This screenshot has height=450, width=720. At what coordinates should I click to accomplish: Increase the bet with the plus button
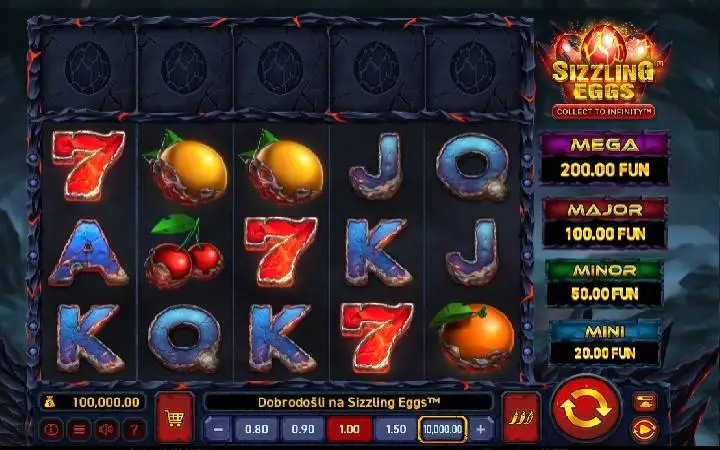tap(481, 429)
